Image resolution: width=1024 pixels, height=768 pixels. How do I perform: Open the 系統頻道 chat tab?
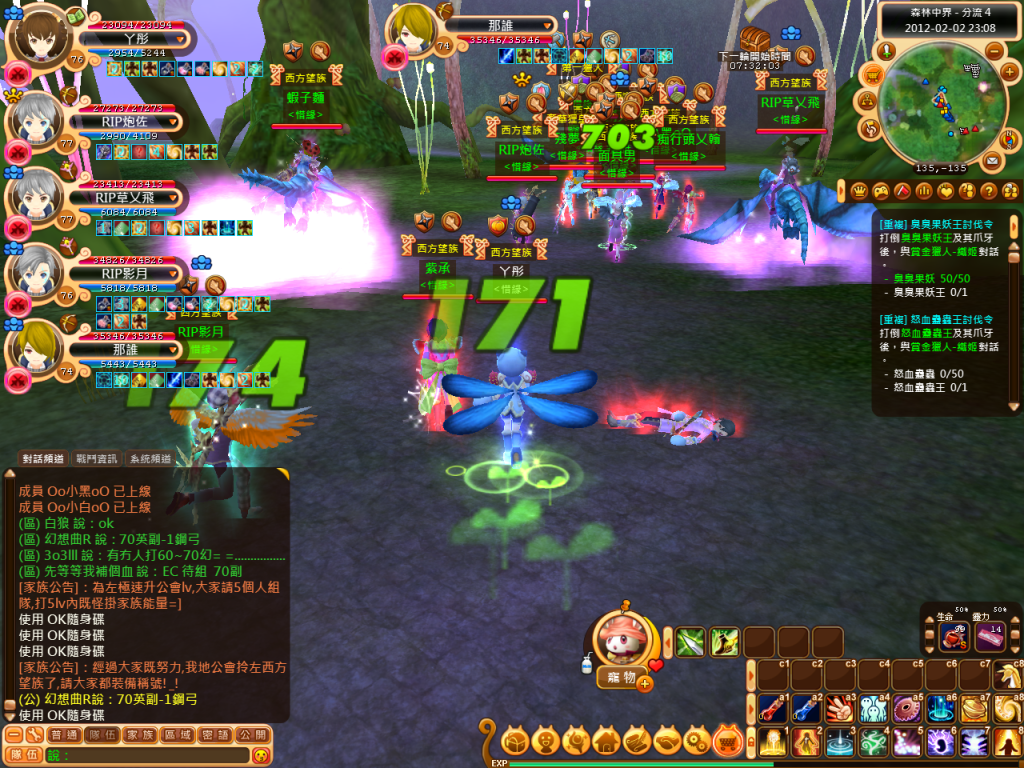[150, 458]
